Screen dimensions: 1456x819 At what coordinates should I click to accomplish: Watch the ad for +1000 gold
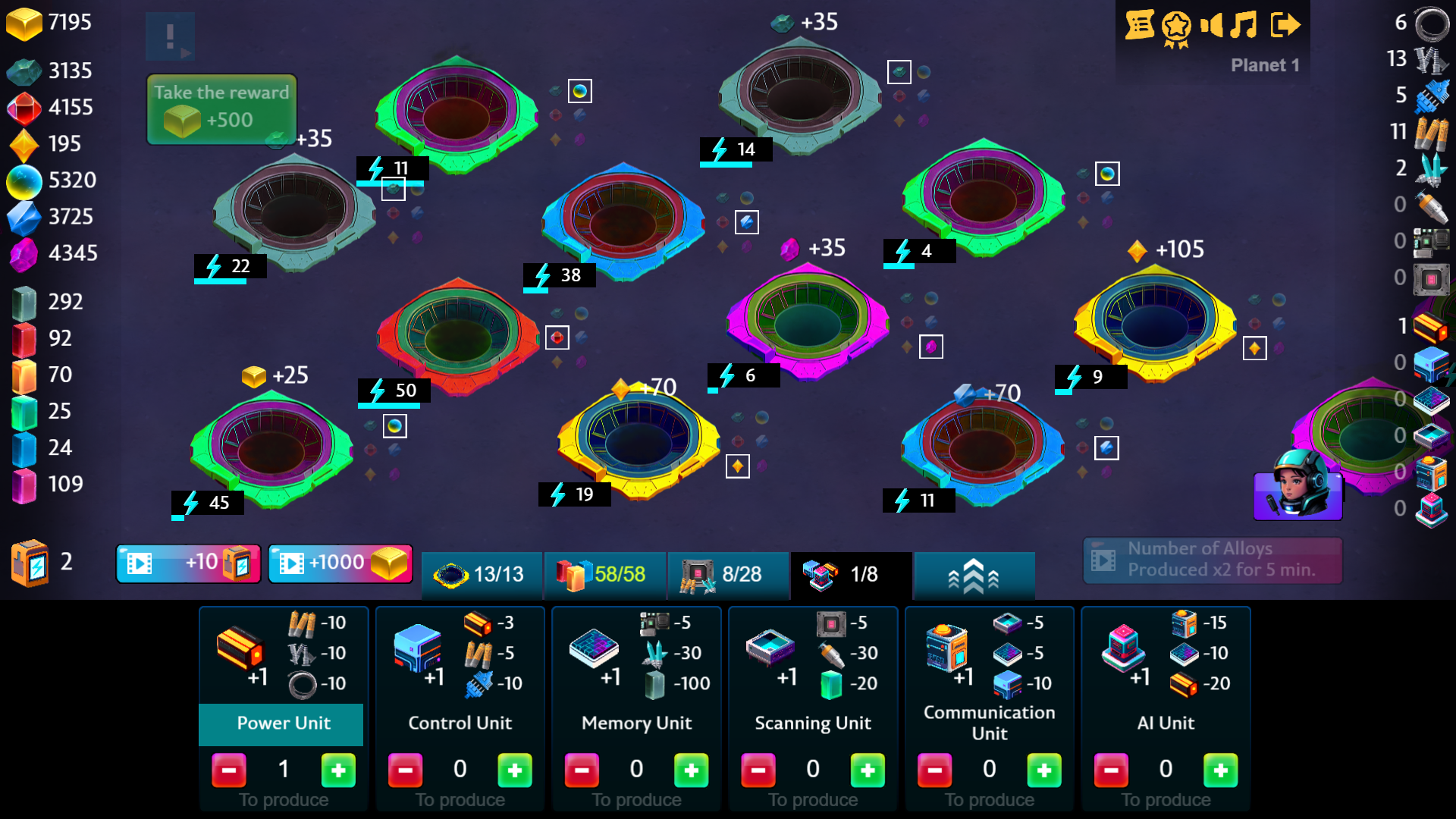tap(340, 563)
